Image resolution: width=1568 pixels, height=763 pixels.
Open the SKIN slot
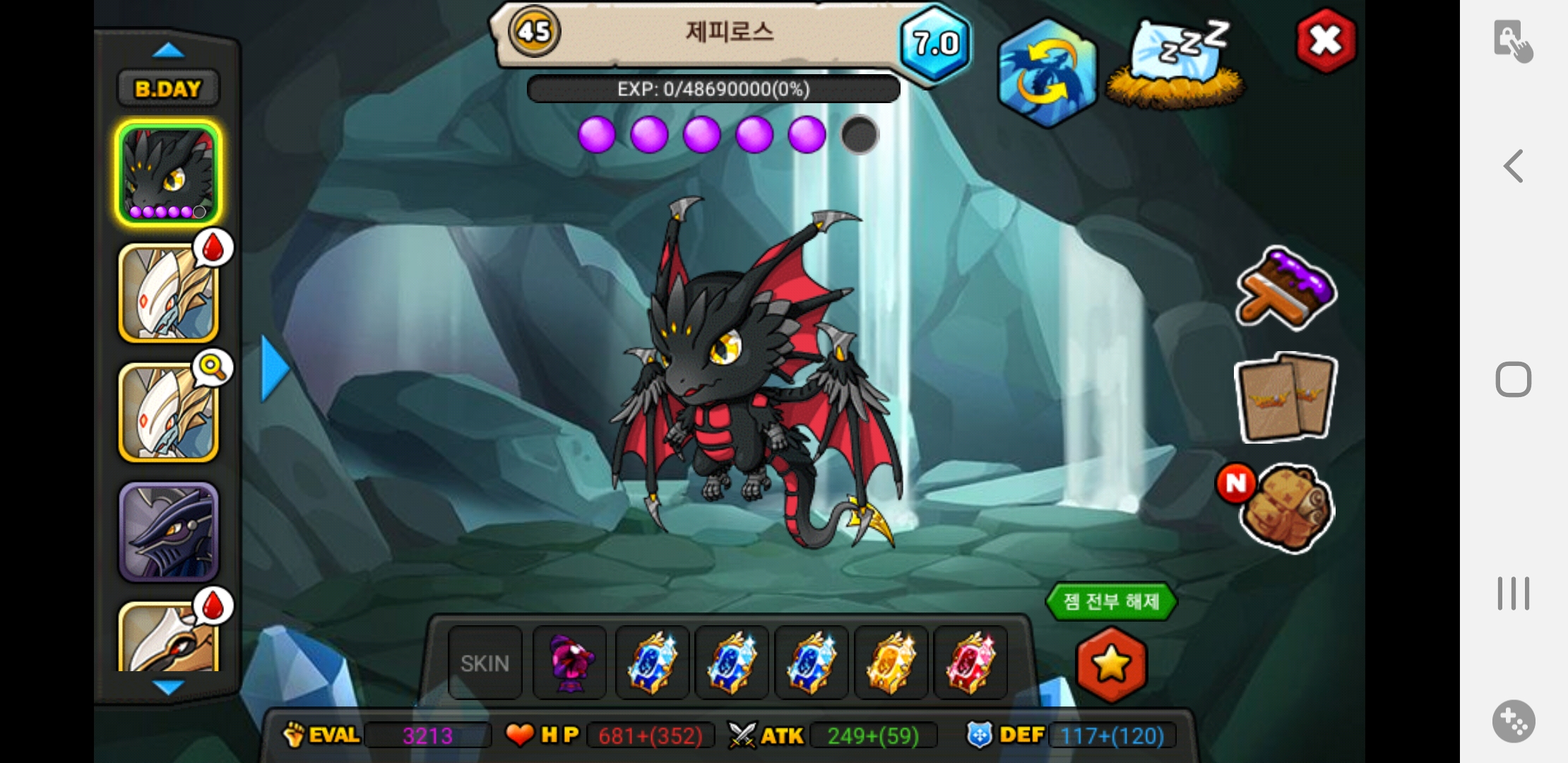485,663
